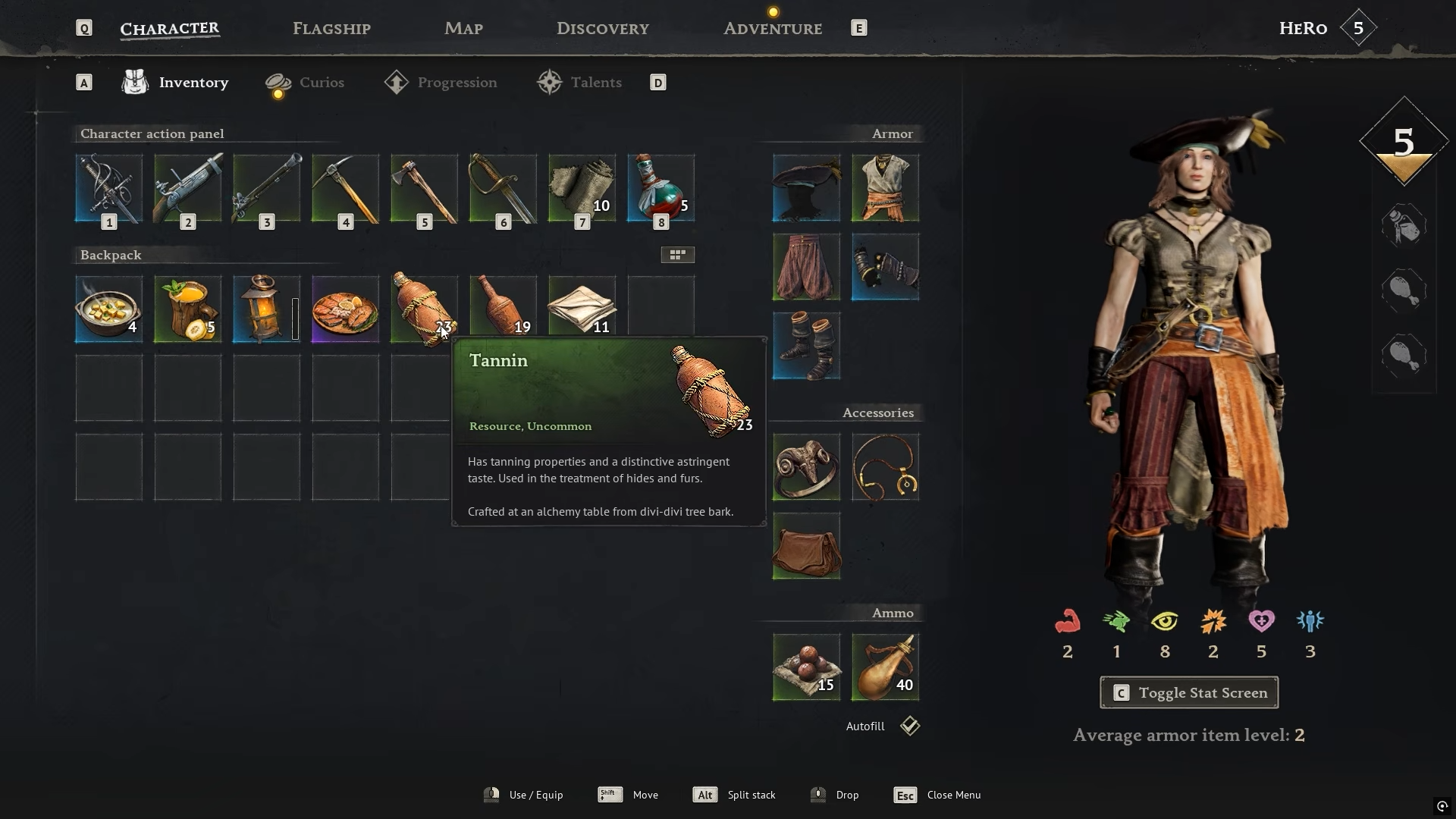Toggle the Autofill ammo checkbox
This screenshot has height=819, width=1456.
coord(909,726)
